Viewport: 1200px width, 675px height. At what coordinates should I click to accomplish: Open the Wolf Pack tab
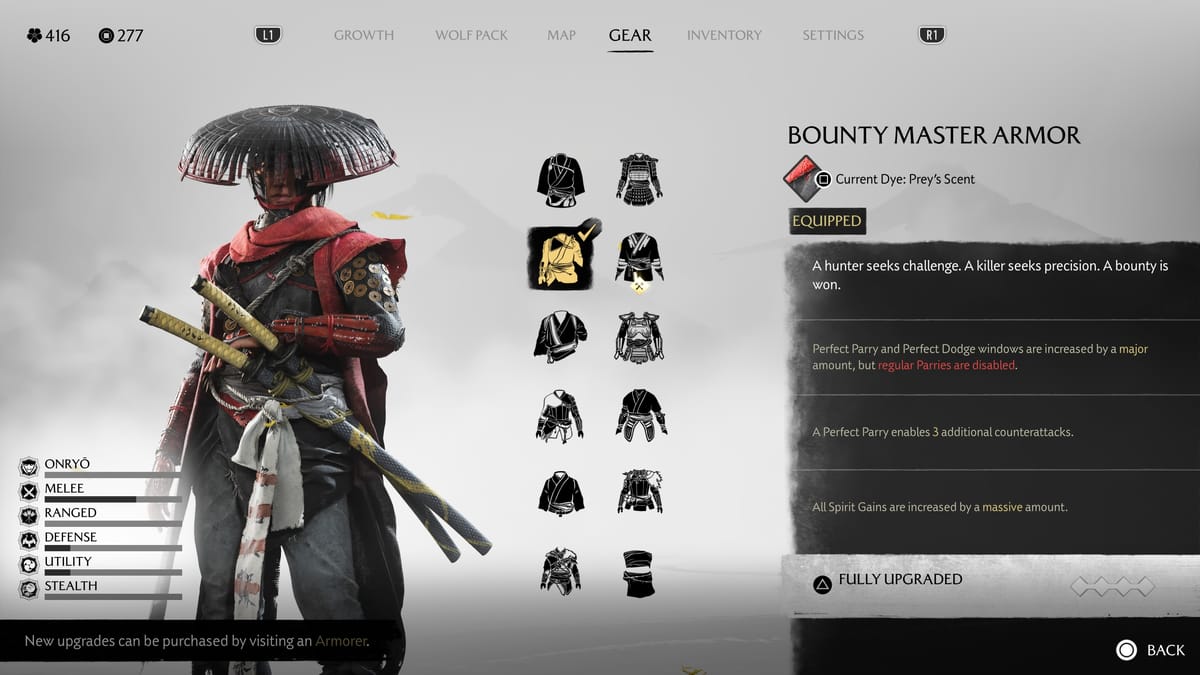tap(471, 35)
